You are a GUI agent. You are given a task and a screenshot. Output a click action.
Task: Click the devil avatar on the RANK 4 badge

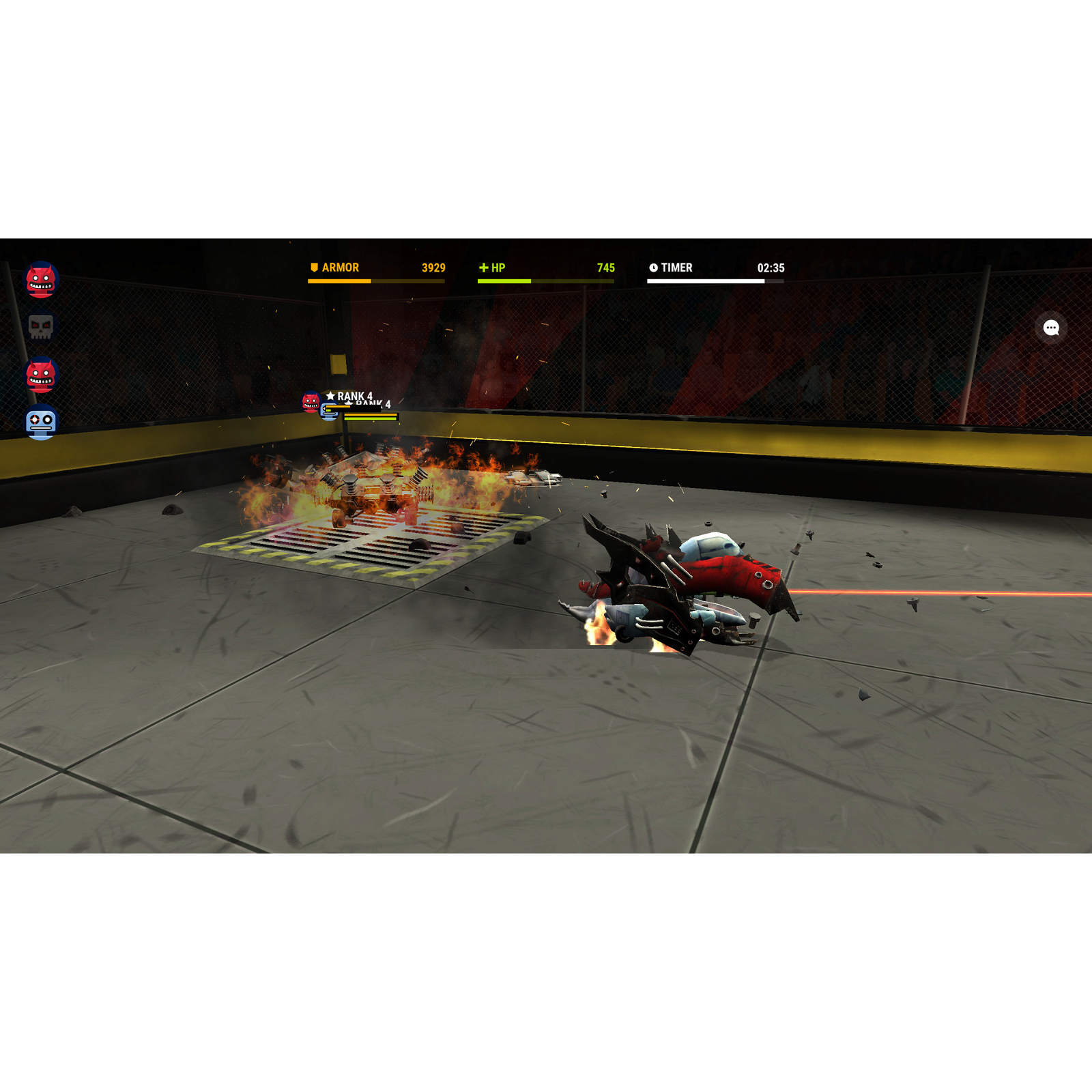point(309,402)
